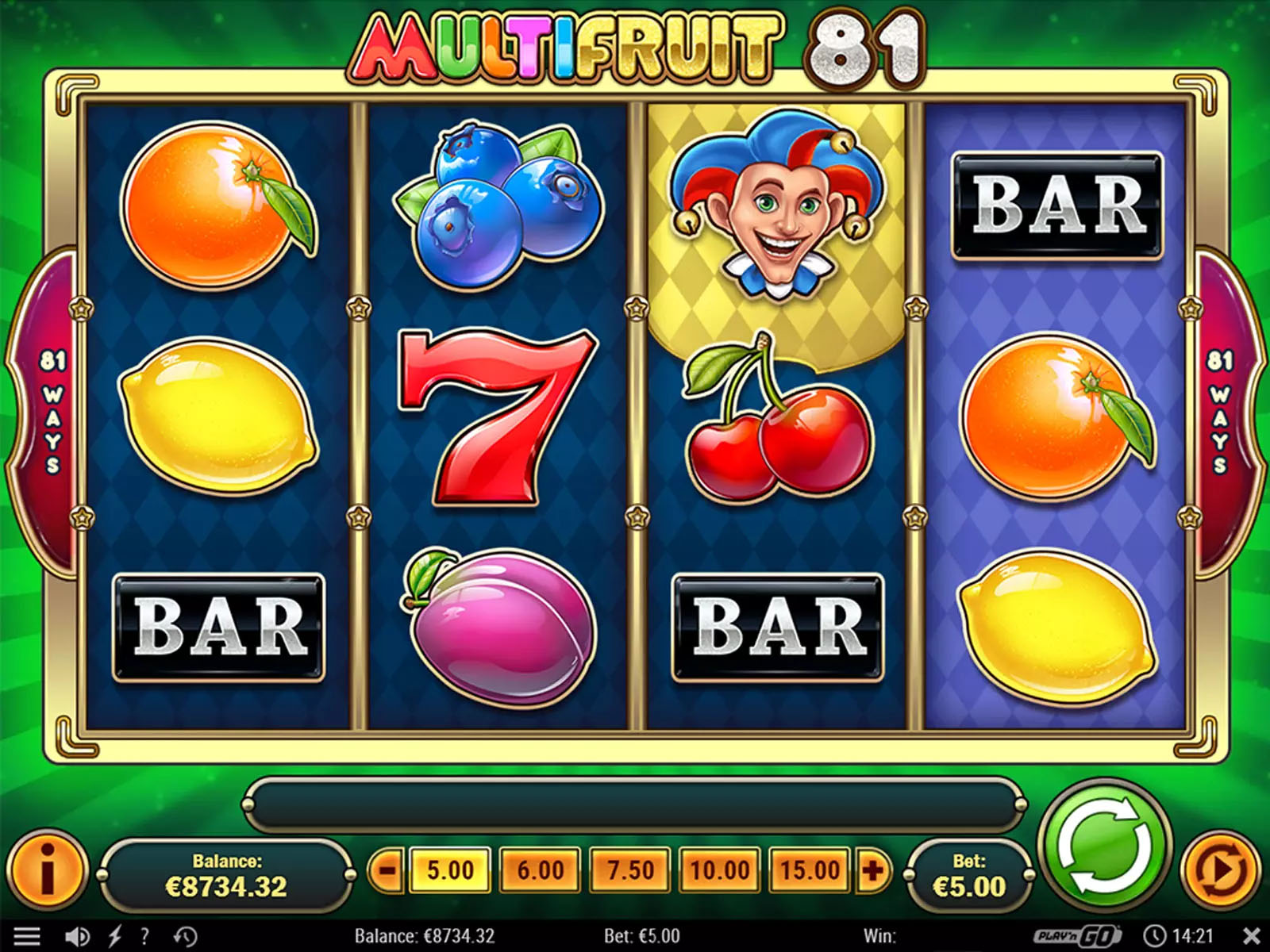Open the hamburger menu

click(x=26, y=936)
